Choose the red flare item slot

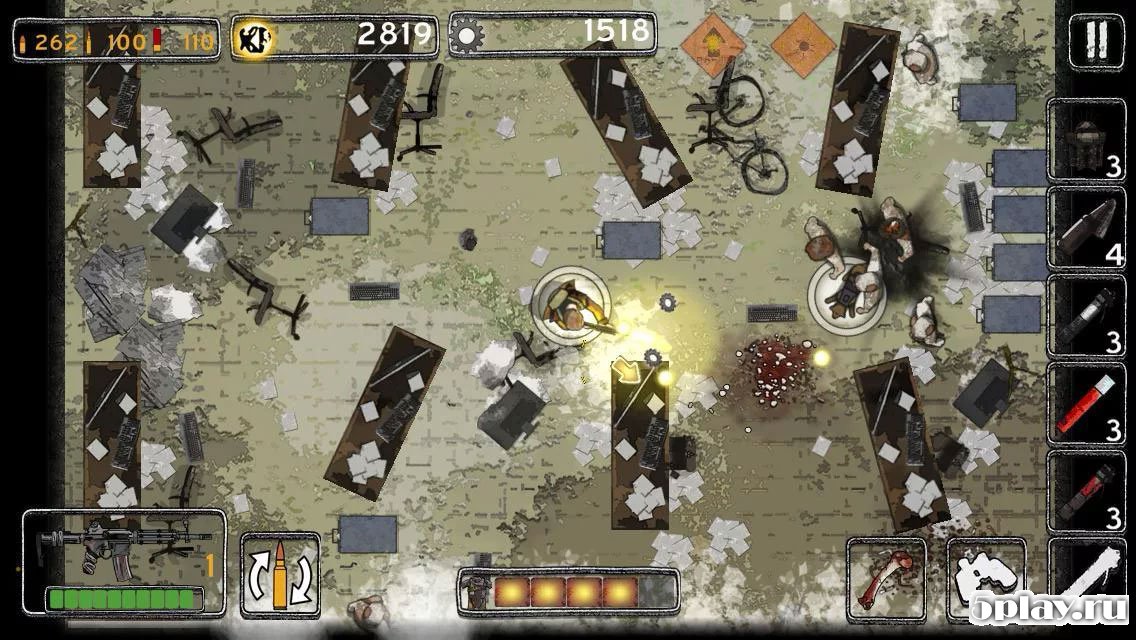tap(1086, 404)
